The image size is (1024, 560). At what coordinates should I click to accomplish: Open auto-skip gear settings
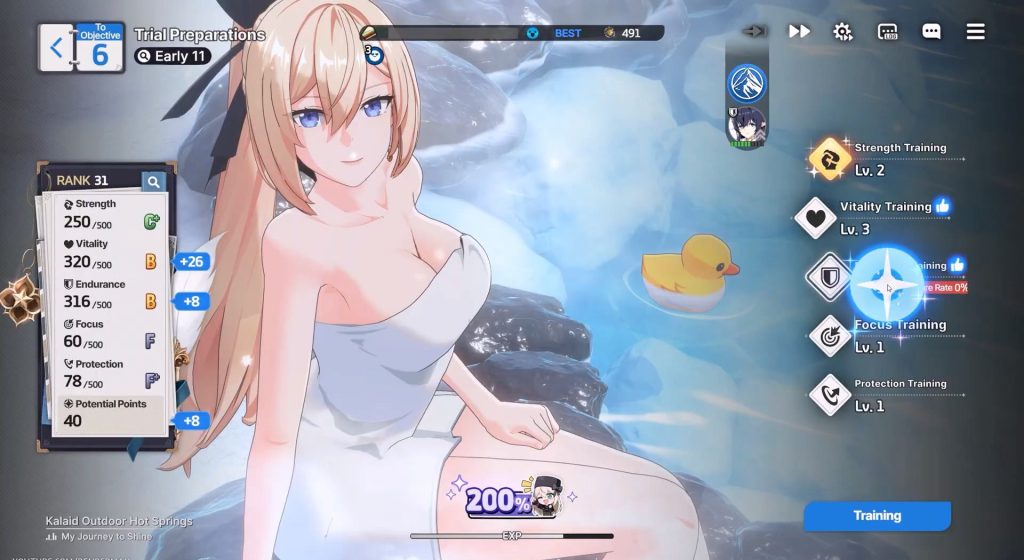(x=843, y=31)
